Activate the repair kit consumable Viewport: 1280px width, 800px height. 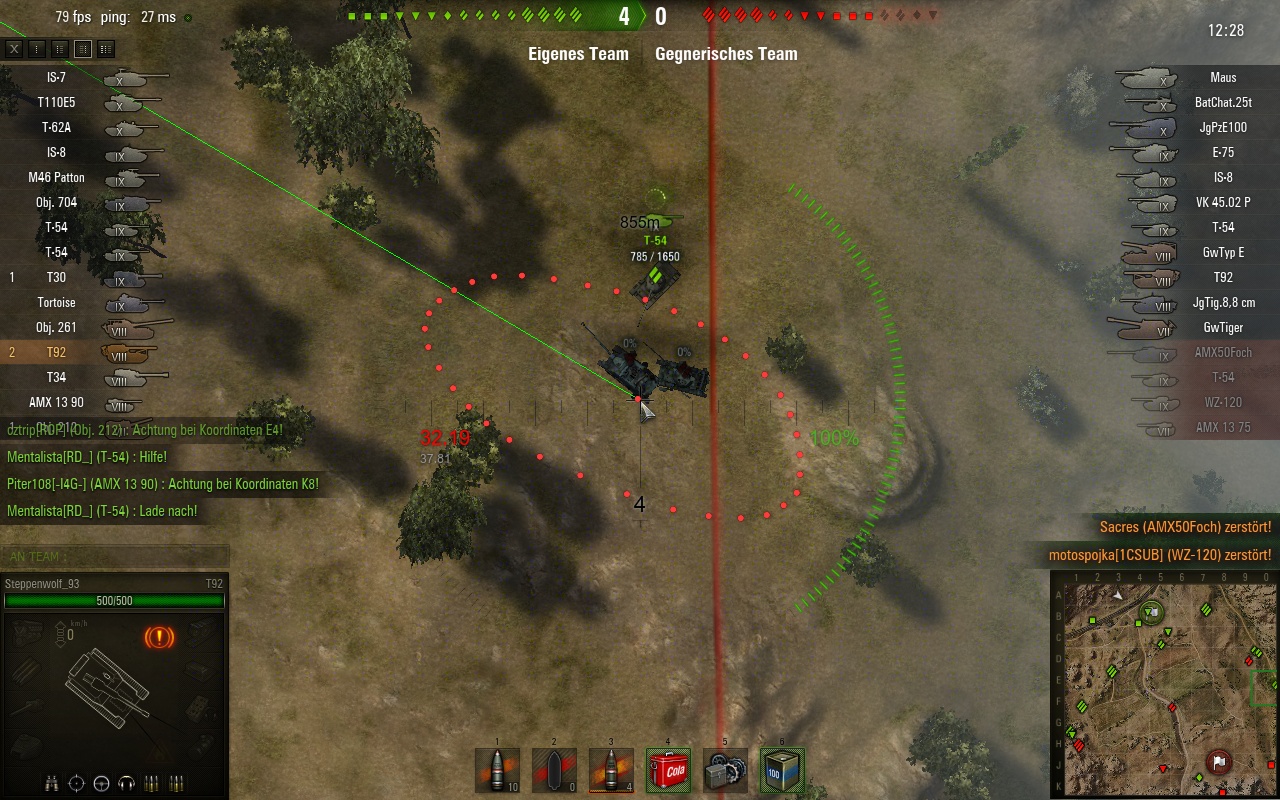pyautogui.click(x=725, y=771)
